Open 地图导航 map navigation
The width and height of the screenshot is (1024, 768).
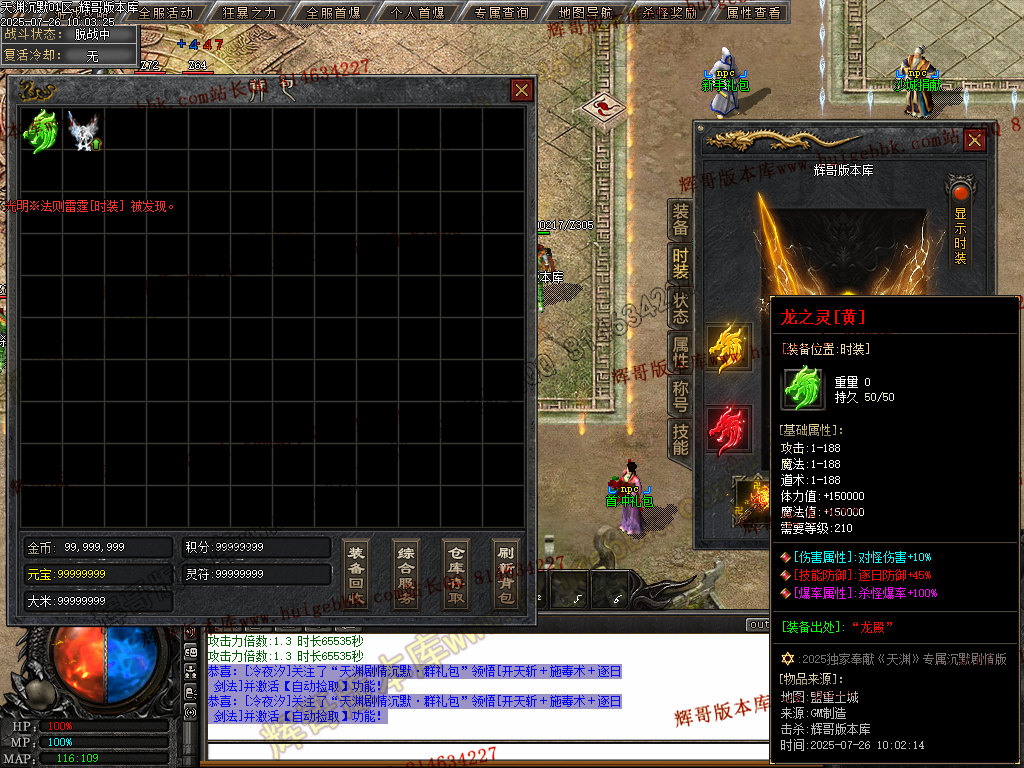click(x=586, y=13)
